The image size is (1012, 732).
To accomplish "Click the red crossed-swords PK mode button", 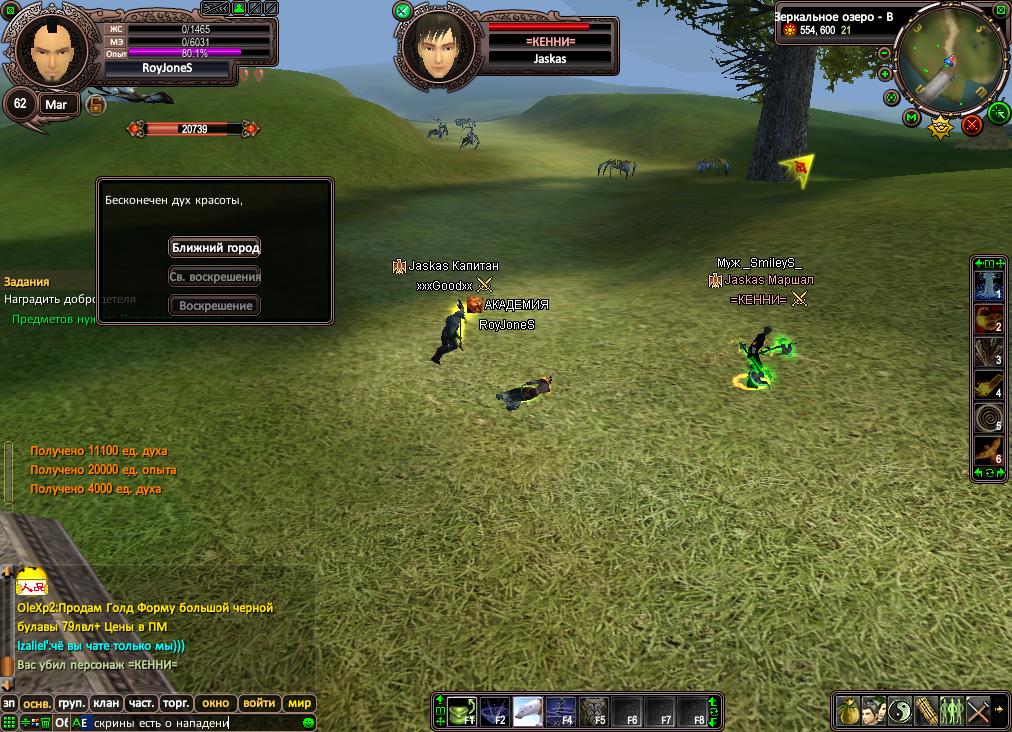I will pos(971,125).
